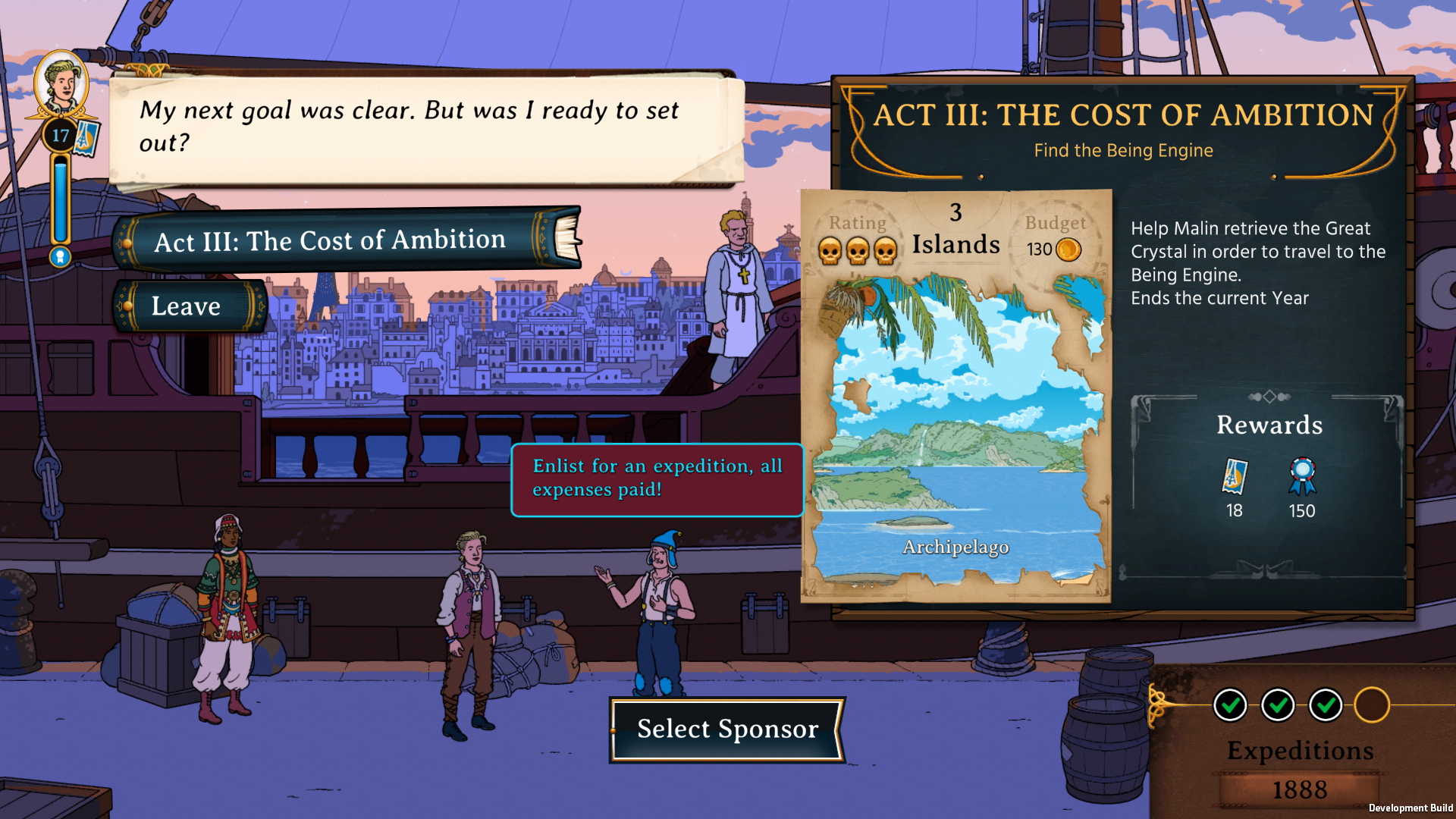Click the blue card reward icon
The image size is (1456, 819).
pos(1235,476)
